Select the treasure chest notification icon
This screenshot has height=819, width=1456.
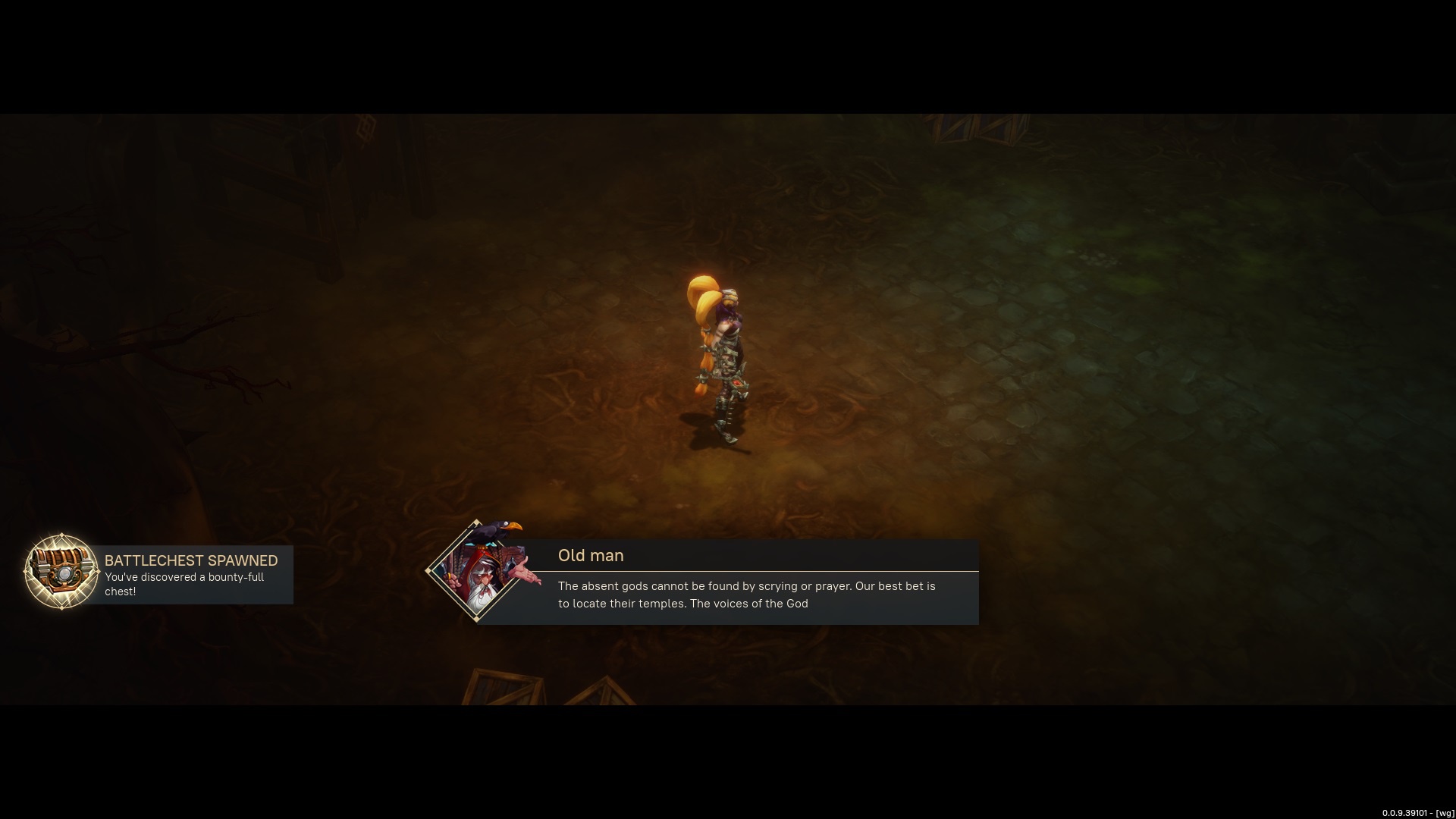click(x=61, y=572)
